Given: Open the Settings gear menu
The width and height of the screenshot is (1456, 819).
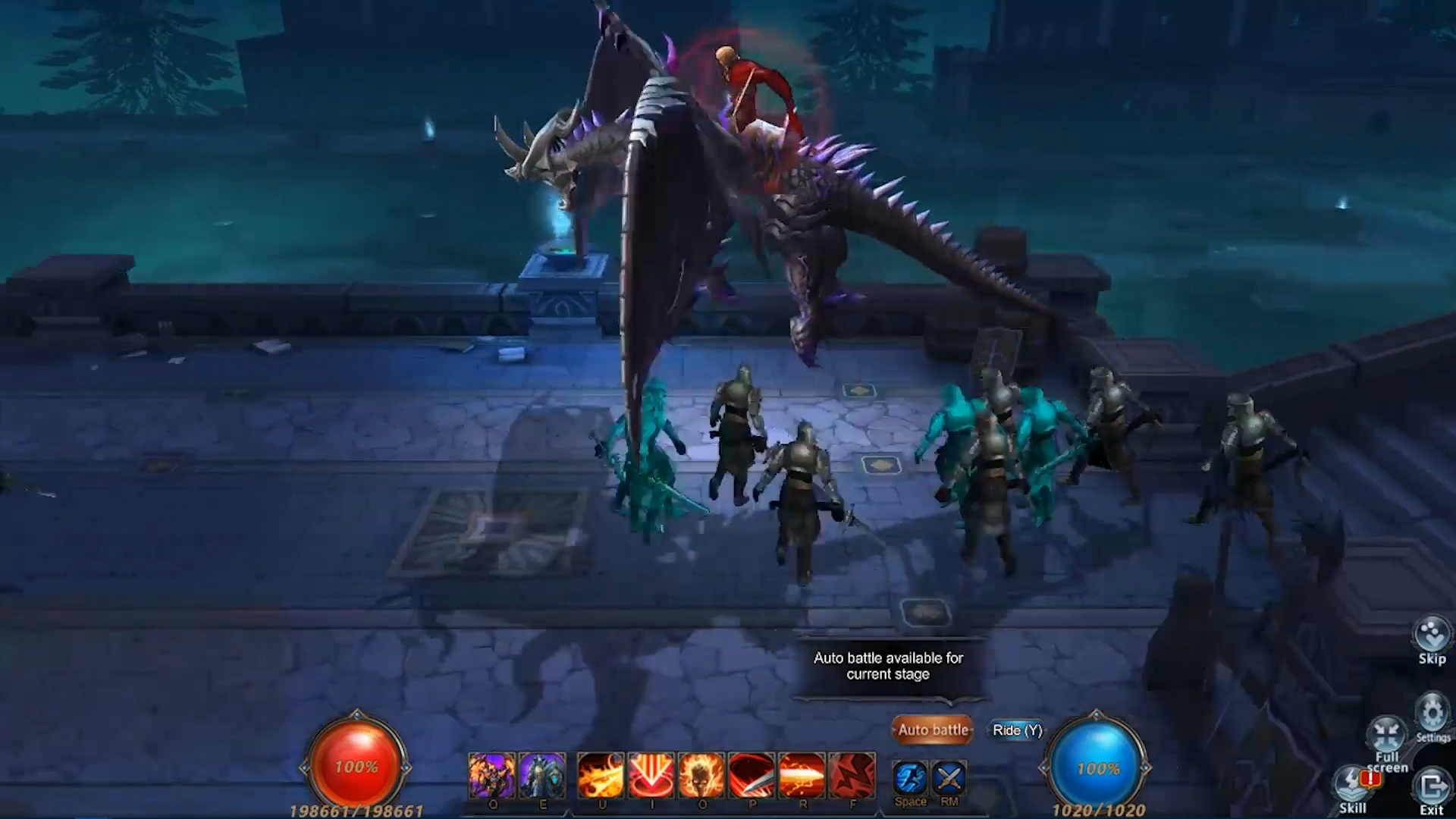Looking at the screenshot, I should 1432,716.
